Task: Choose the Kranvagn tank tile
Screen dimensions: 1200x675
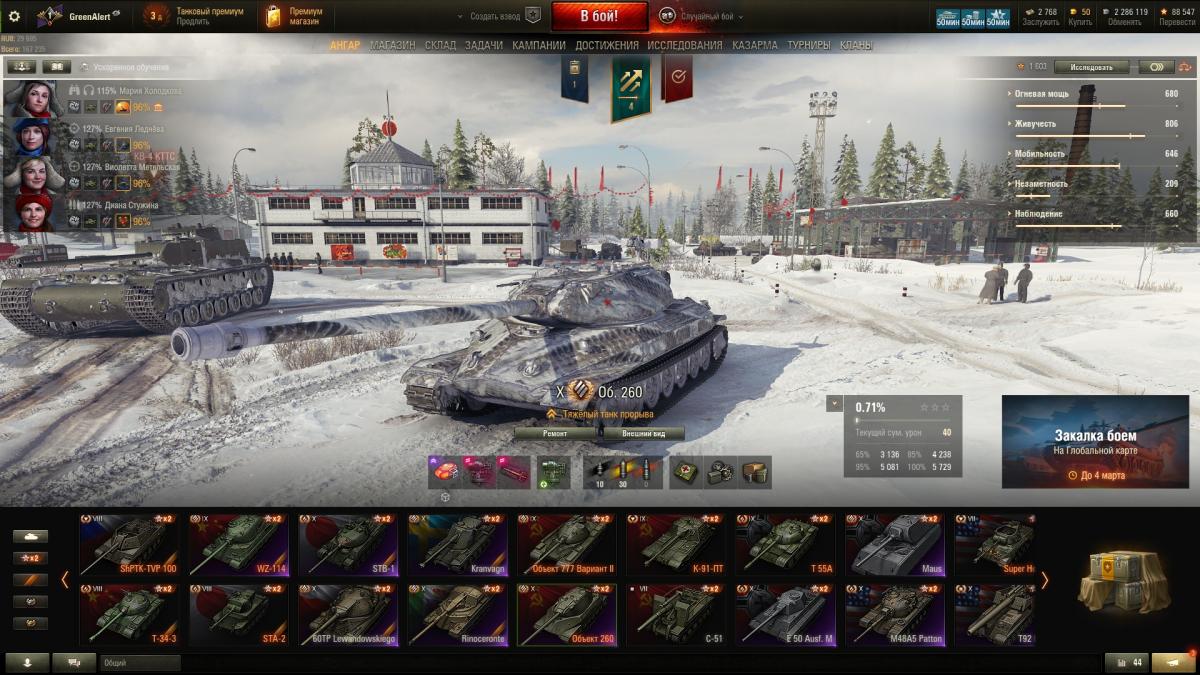Action: coord(457,544)
